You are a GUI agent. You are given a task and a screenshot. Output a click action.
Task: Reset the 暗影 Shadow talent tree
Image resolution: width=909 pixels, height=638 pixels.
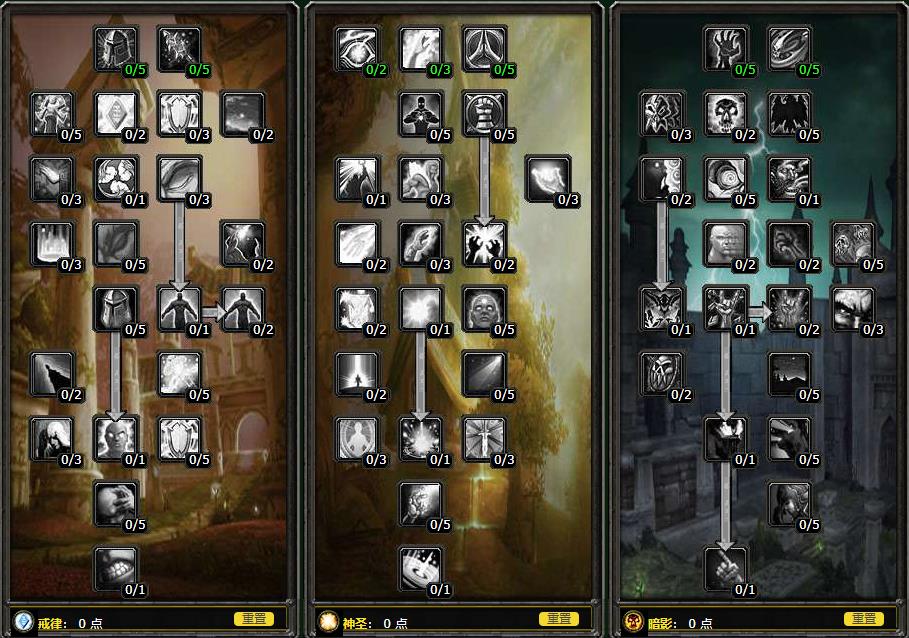pyautogui.click(x=863, y=619)
